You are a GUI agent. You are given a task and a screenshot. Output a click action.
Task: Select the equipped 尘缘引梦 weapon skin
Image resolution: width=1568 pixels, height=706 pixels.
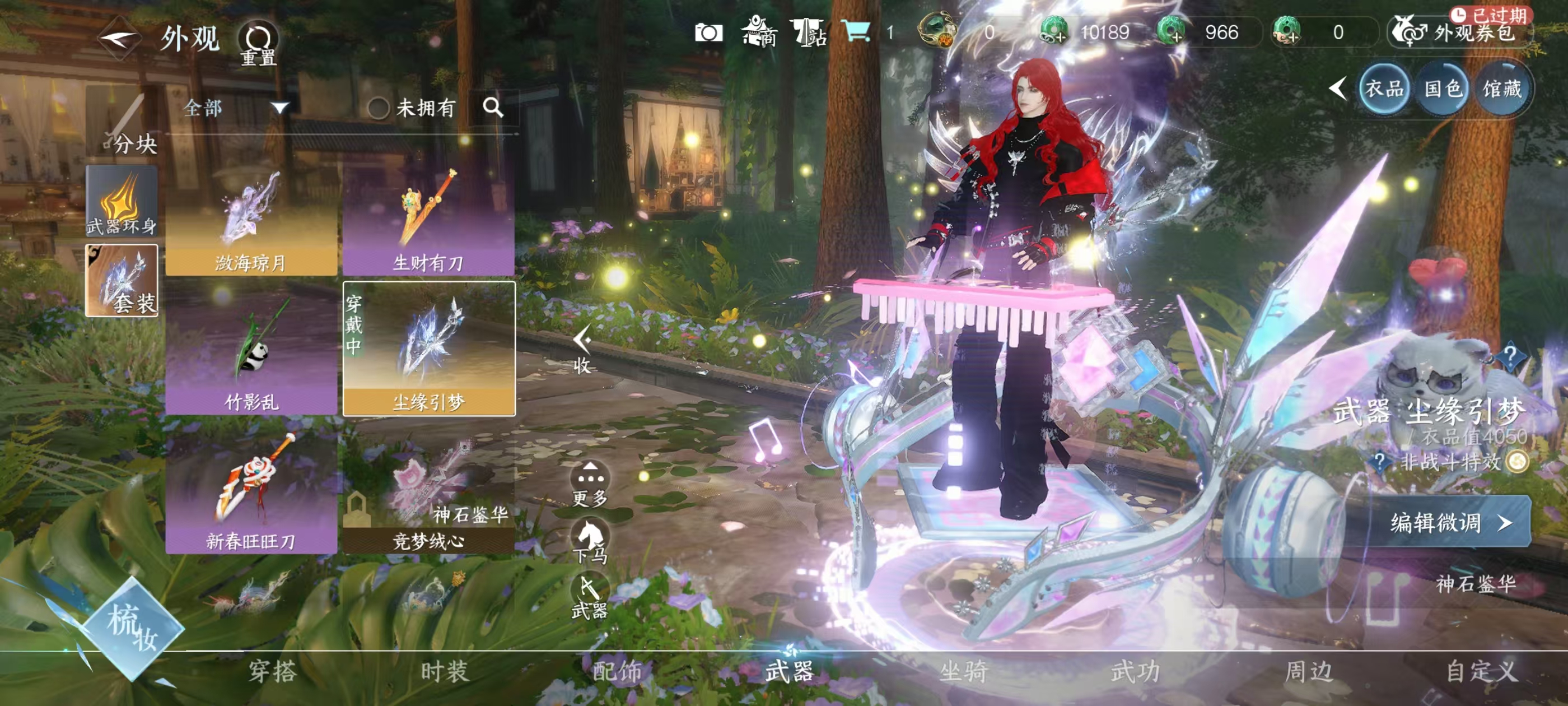(x=428, y=350)
